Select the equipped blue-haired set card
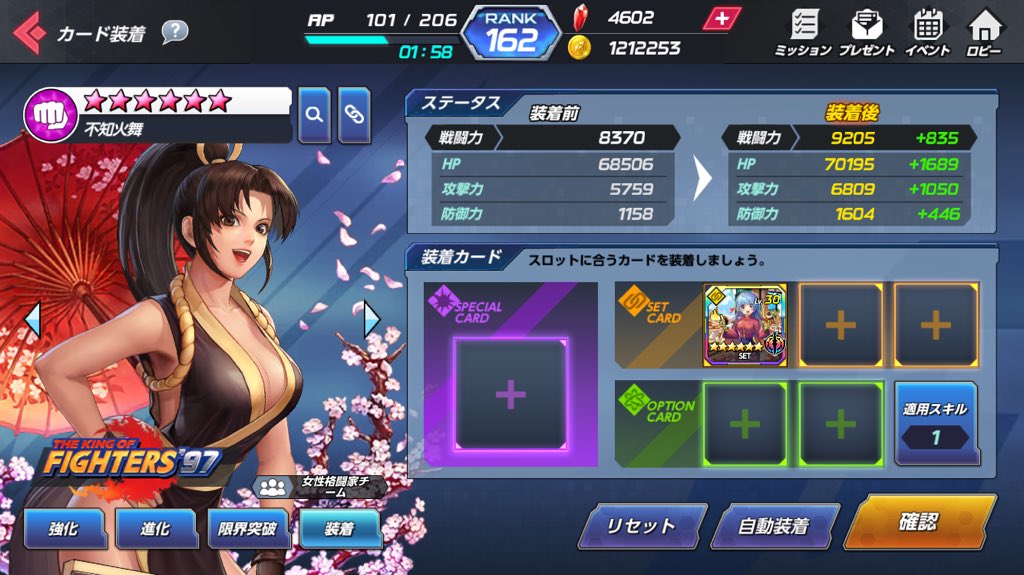 coord(745,325)
